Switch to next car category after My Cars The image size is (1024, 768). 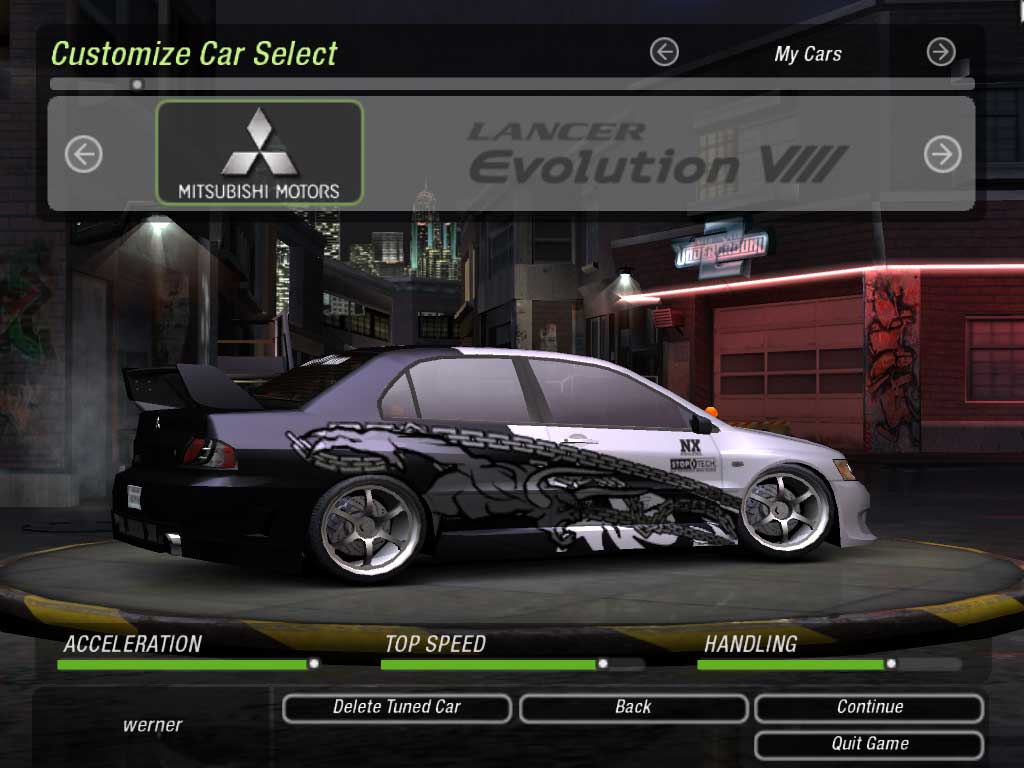941,52
